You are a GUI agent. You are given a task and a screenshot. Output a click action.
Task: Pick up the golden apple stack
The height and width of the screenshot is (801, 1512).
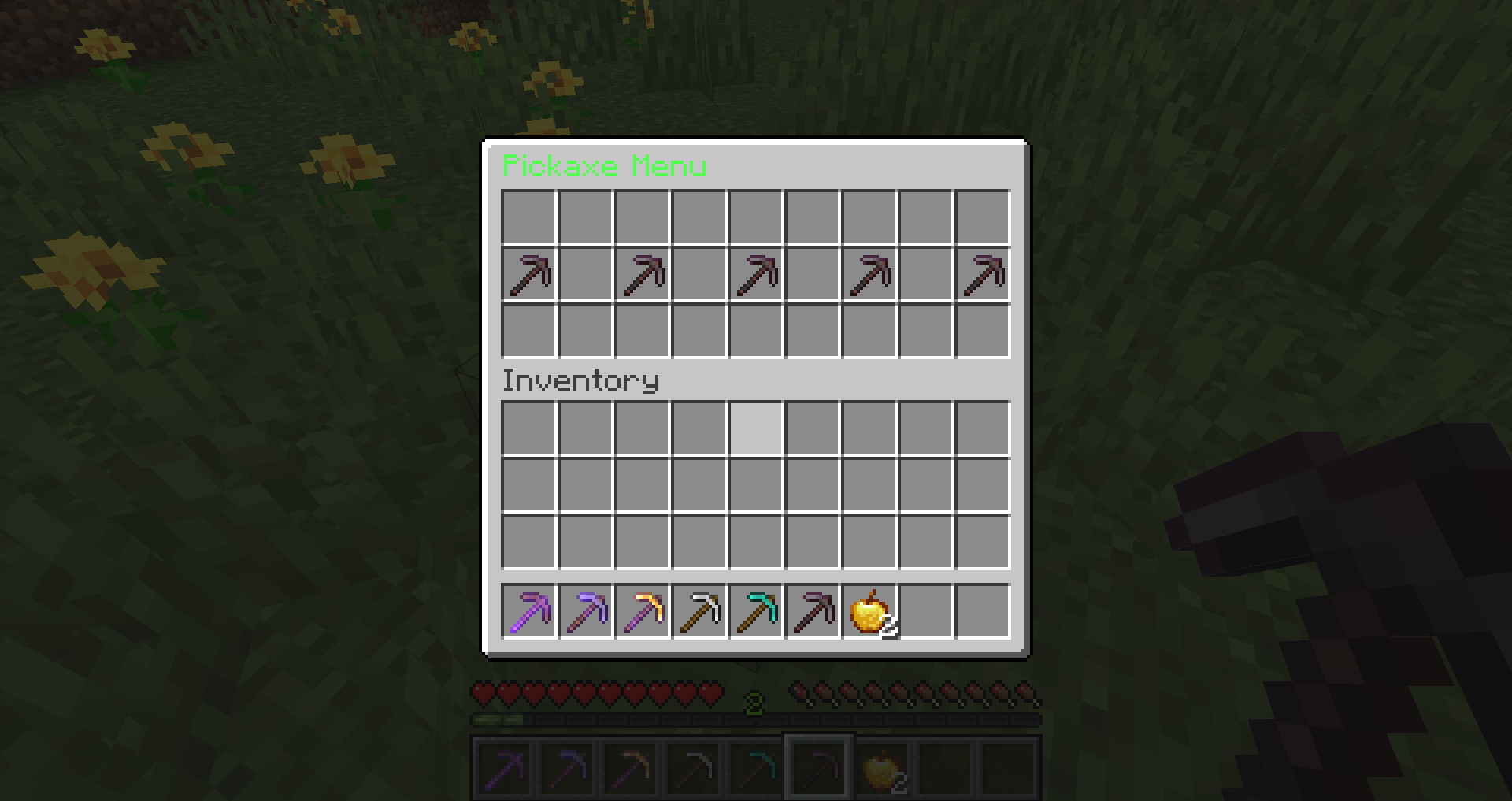(x=869, y=613)
